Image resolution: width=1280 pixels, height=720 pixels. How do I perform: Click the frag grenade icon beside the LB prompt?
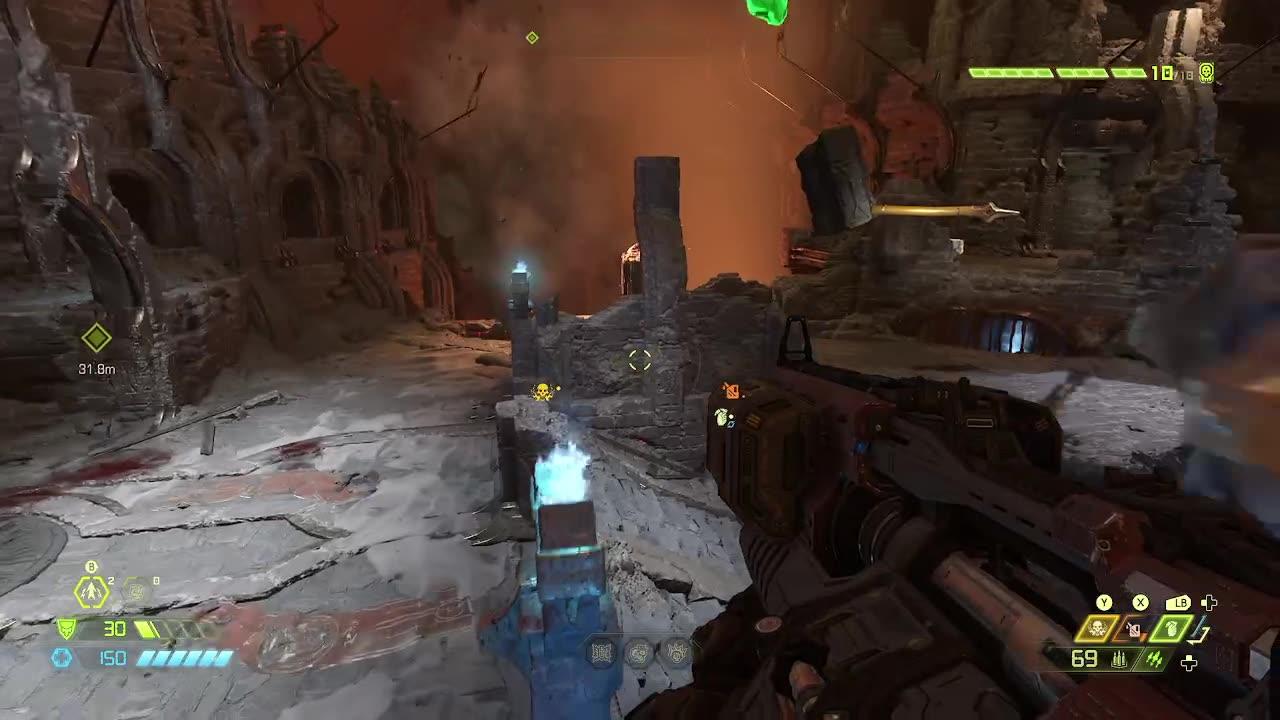pyautogui.click(x=1170, y=629)
